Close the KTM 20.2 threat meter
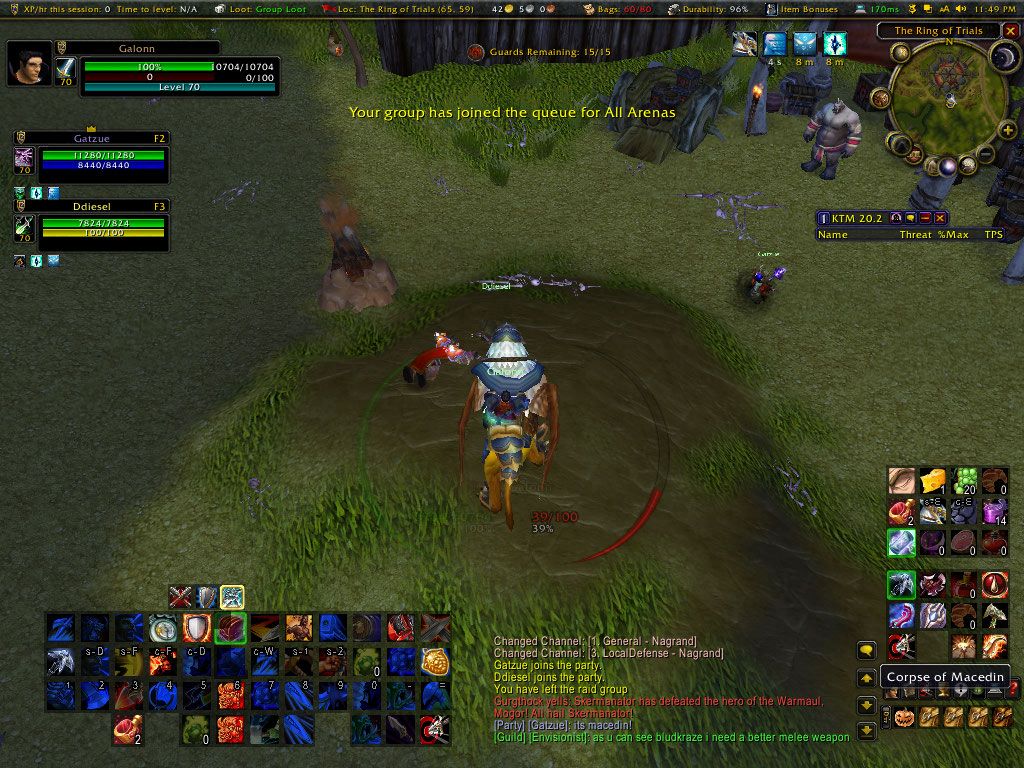Viewport: 1024px width, 768px height. (940, 218)
